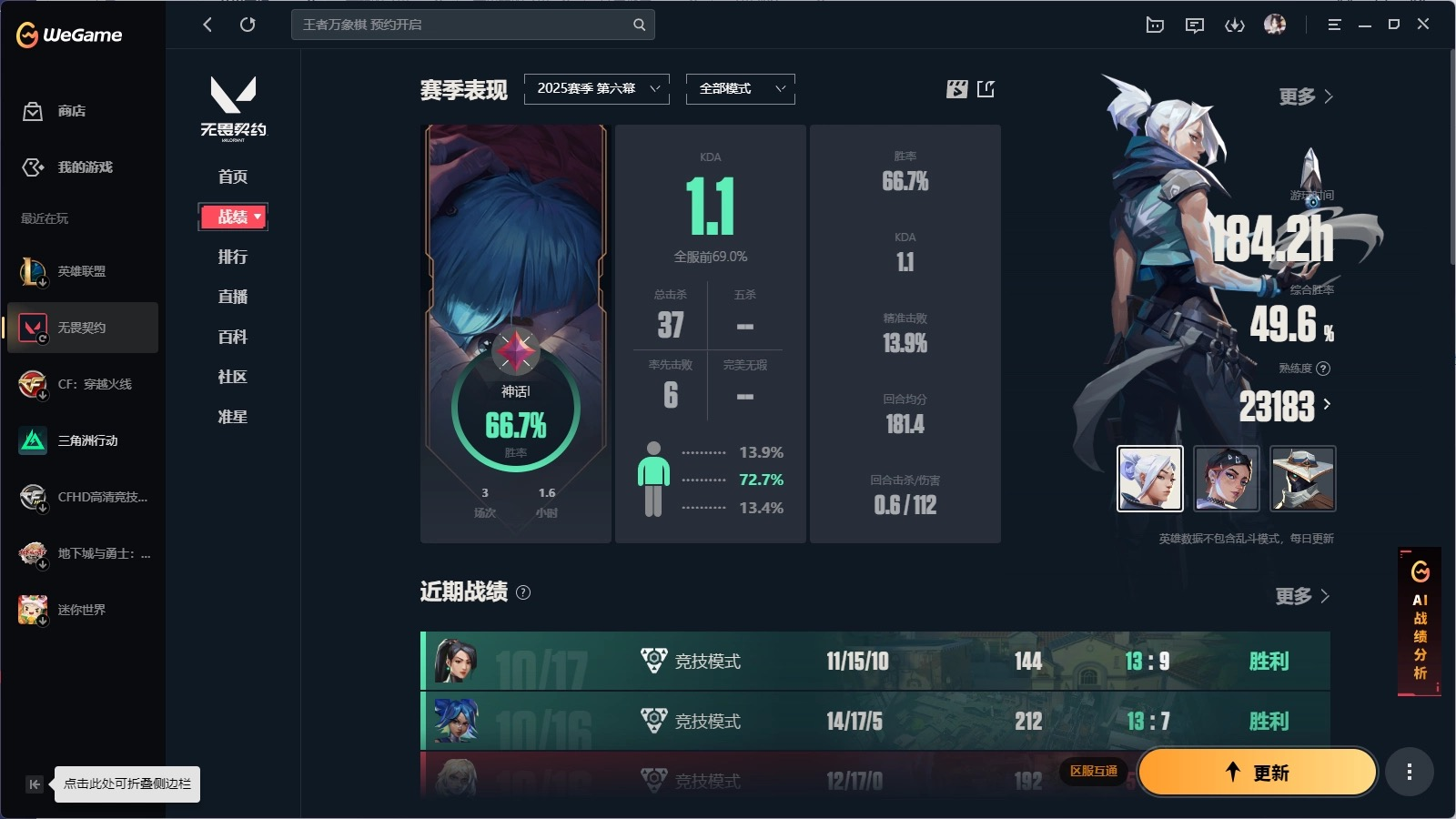Collapse the sidebar using bottom-left toggle

[34, 784]
